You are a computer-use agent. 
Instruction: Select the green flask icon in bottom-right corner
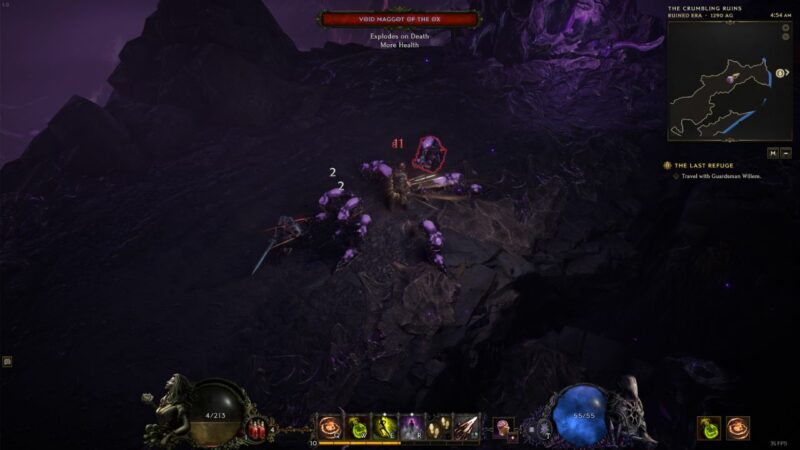[x=709, y=427]
